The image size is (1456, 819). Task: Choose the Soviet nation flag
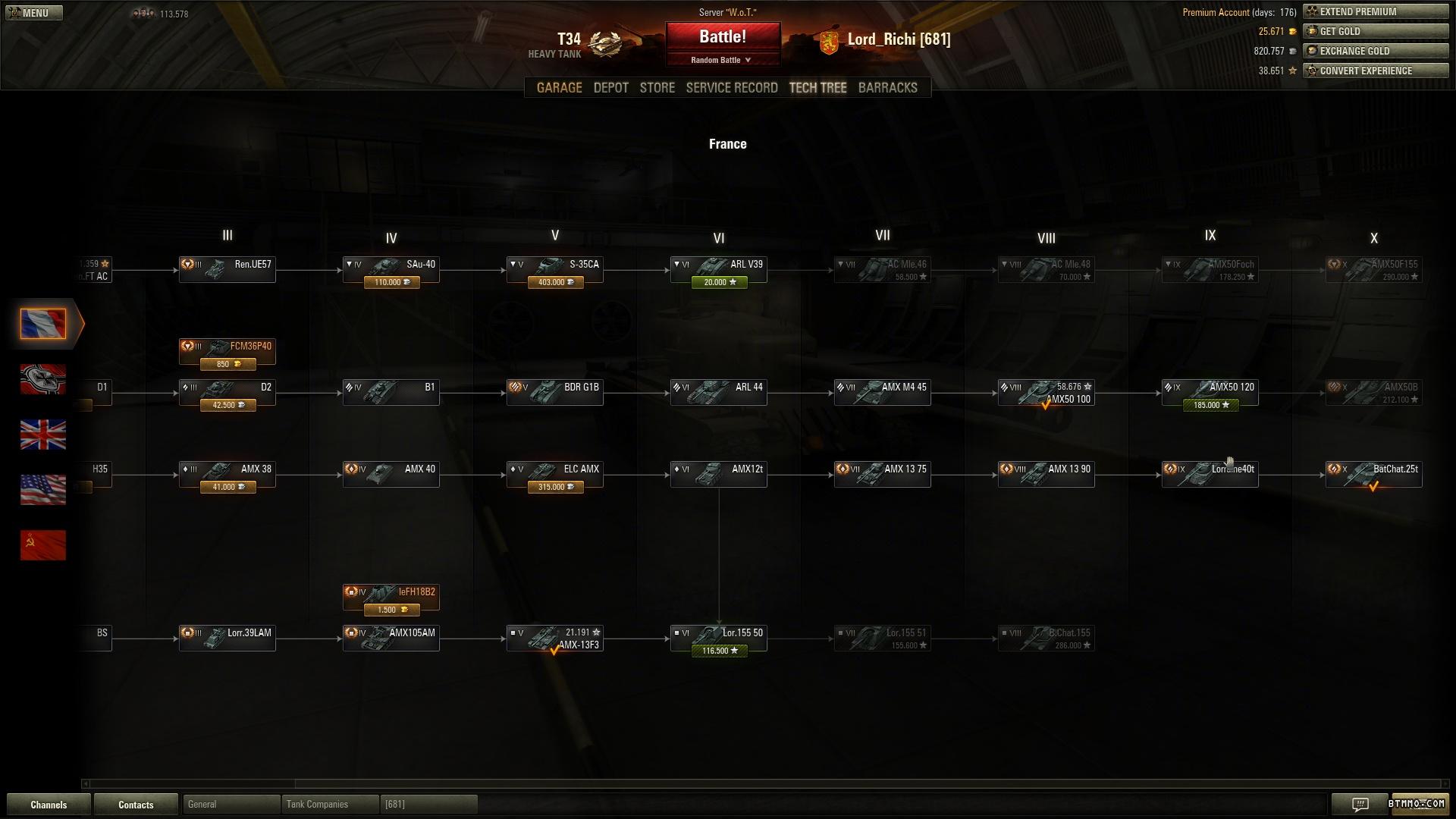click(x=43, y=545)
